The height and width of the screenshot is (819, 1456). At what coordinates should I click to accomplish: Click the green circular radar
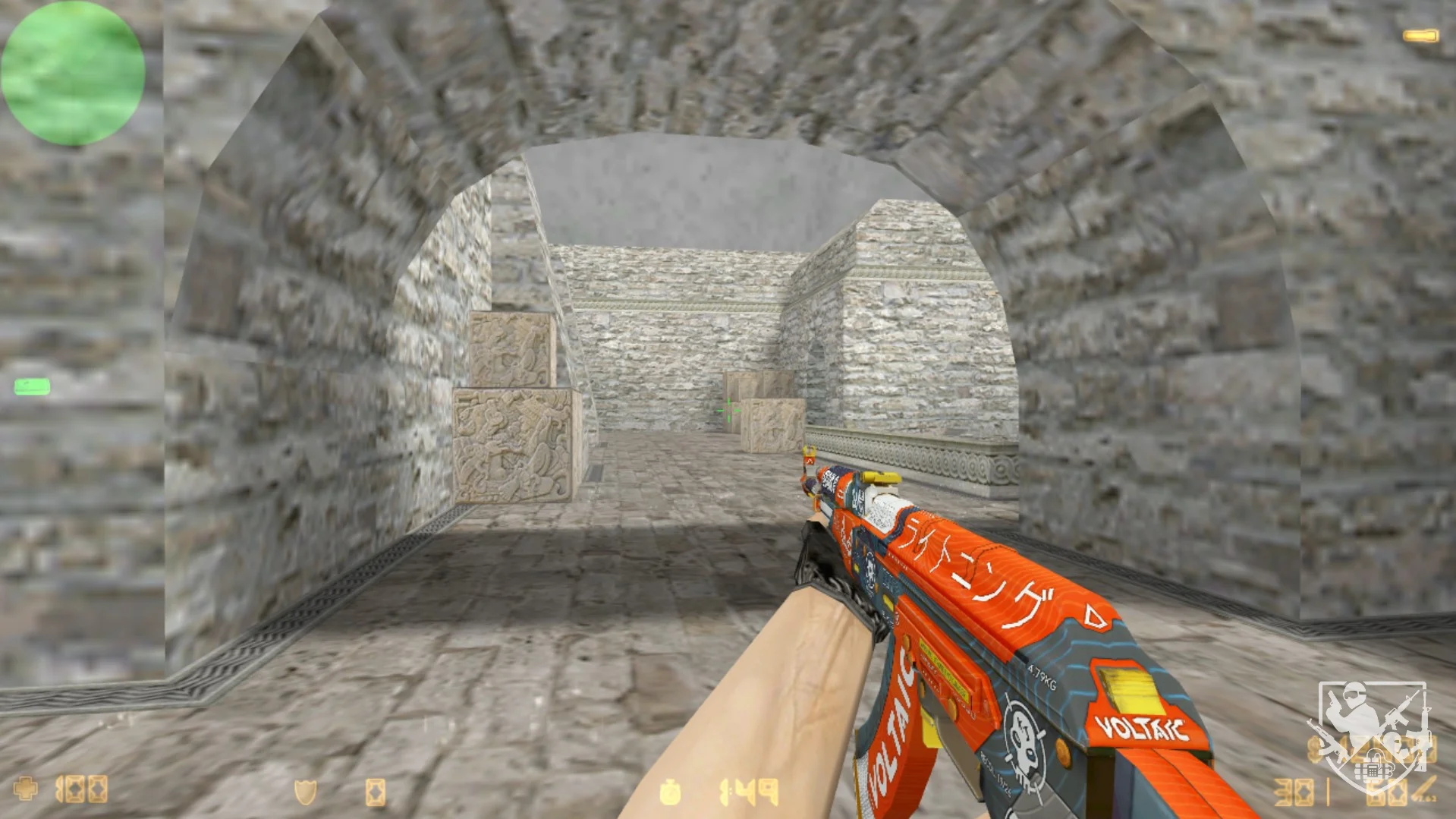coord(73,73)
